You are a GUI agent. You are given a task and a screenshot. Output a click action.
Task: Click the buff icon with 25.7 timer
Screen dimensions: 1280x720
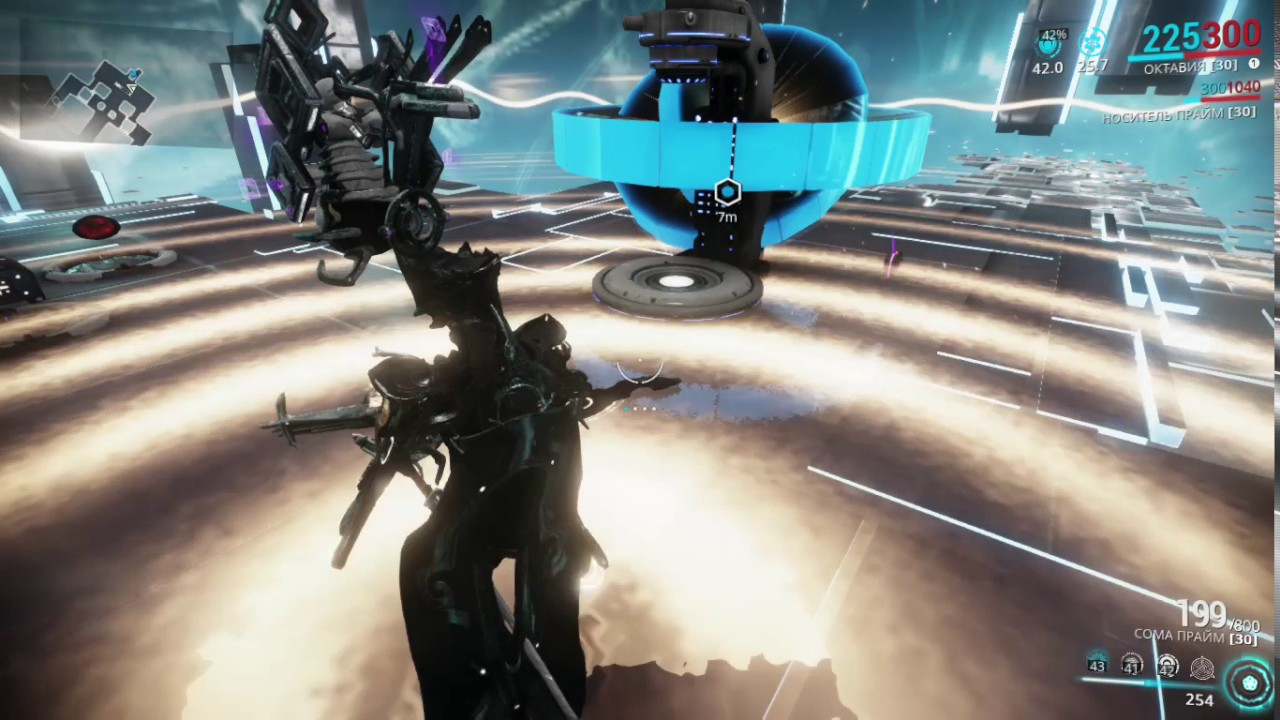pos(1093,43)
